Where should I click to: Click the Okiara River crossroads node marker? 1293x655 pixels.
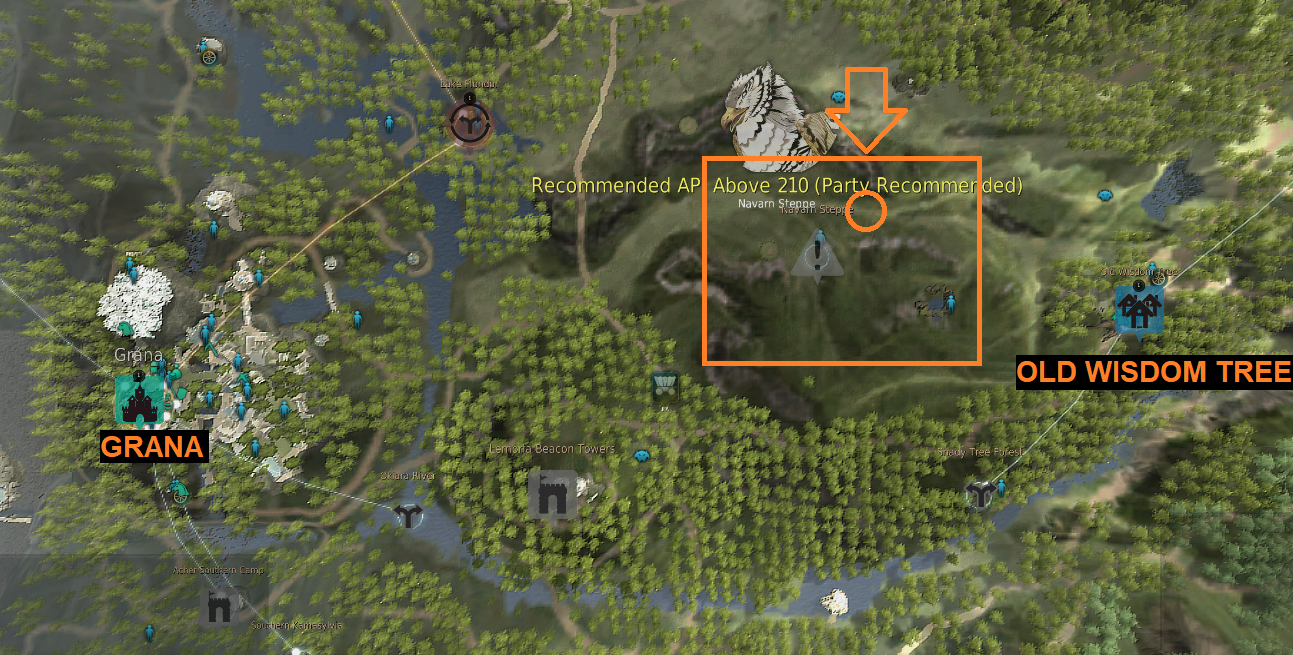point(408,515)
